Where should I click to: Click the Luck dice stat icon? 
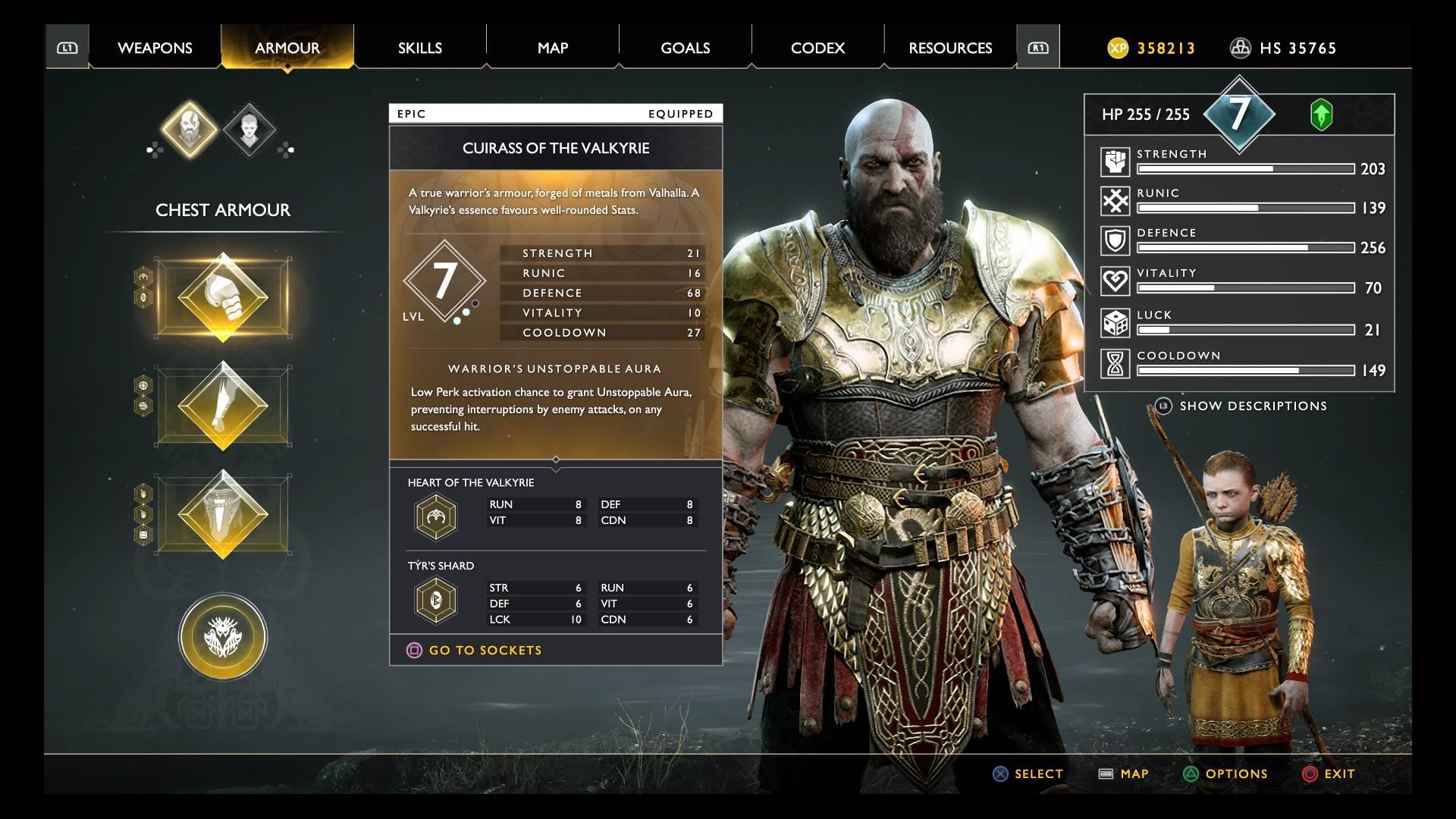pos(1113,322)
